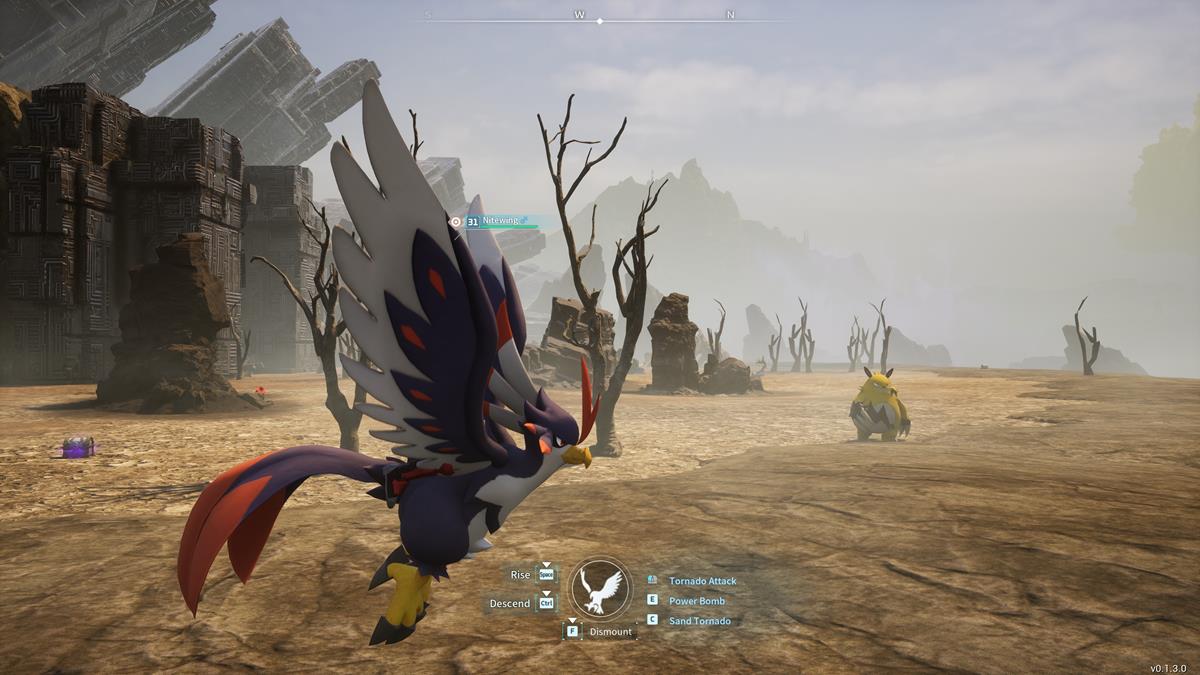Activate the Sand Tornado skill
This screenshot has width=1200, height=675.
point(699,621)
